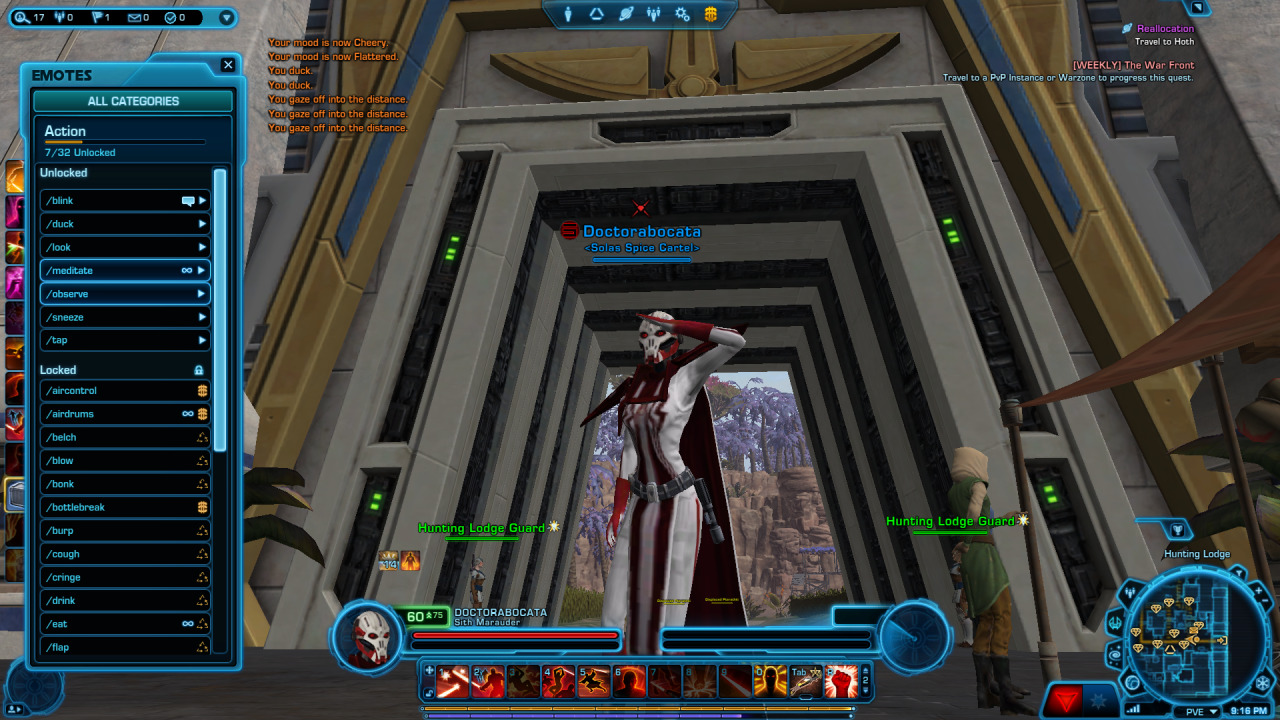Select the WEEKLY The War Front quest tracker
Screen dimensions: 1280x720
pyautogui.click(x=1132, y=65)
